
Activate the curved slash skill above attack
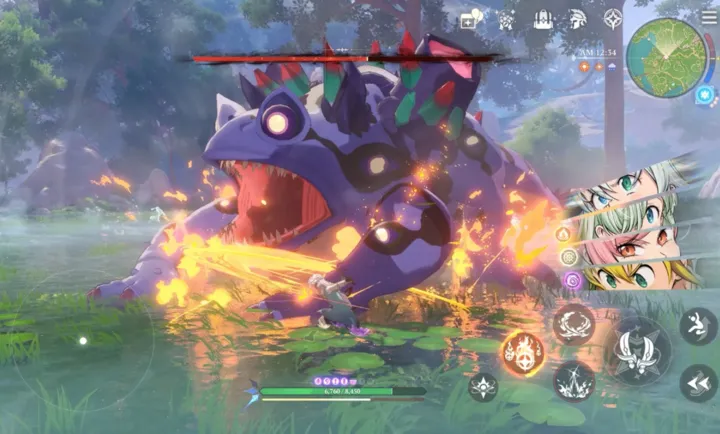pyautogui.click(x=574, y=323)
